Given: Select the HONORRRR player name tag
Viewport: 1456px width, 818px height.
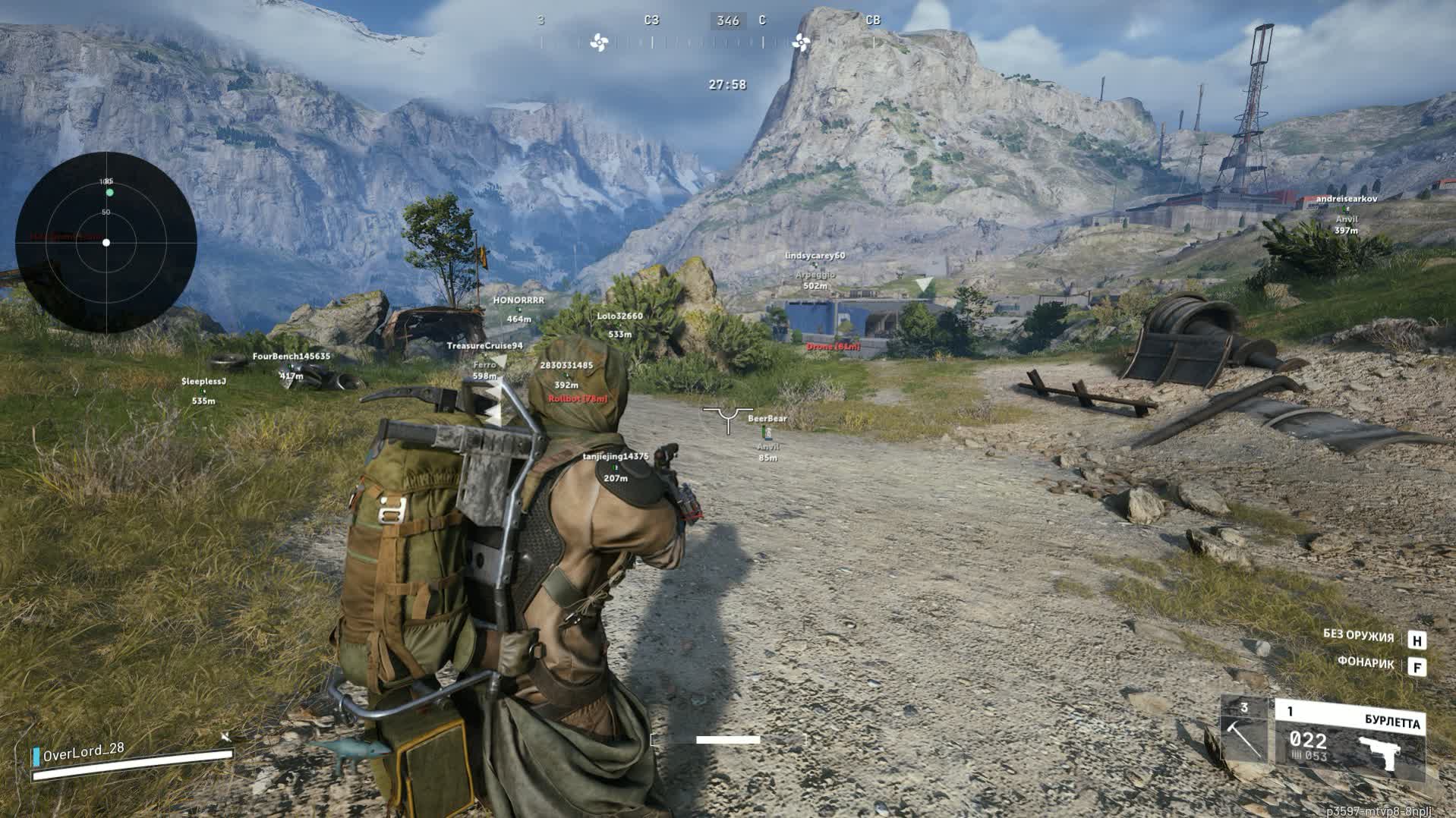Looking at the screenshot, I should [x=518, y=300].
